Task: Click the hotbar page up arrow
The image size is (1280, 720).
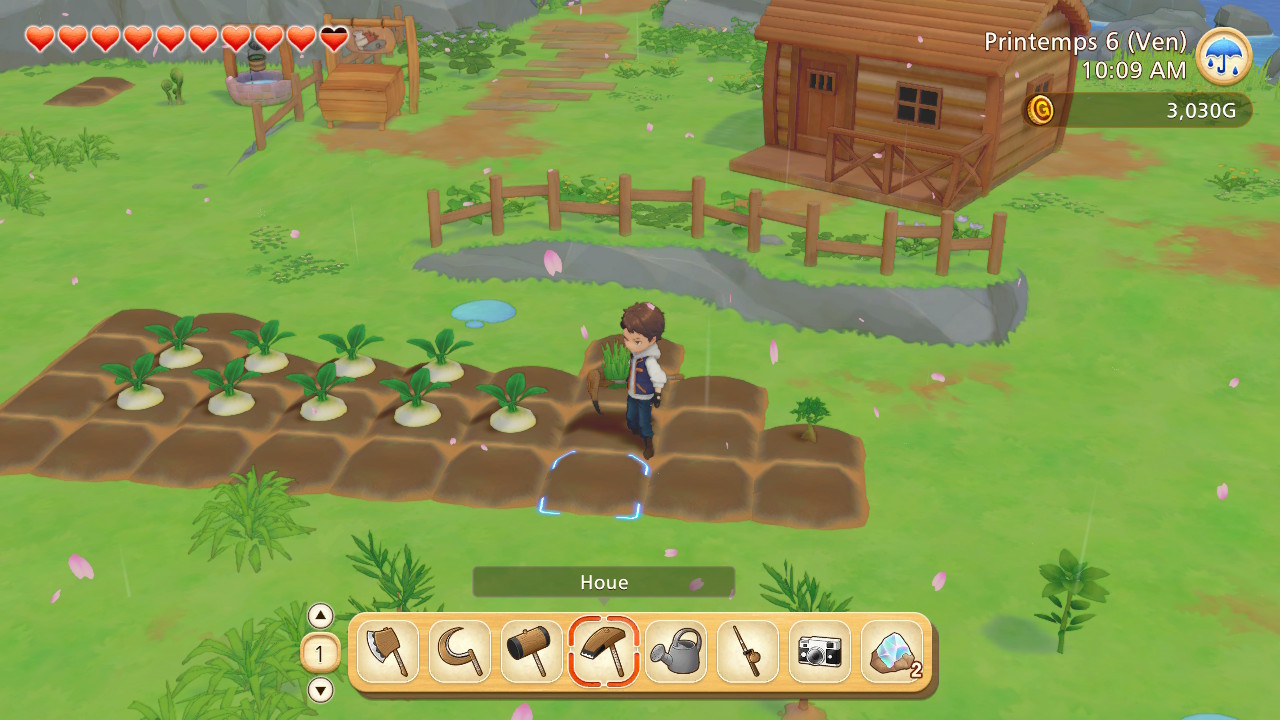Action: 320,616
